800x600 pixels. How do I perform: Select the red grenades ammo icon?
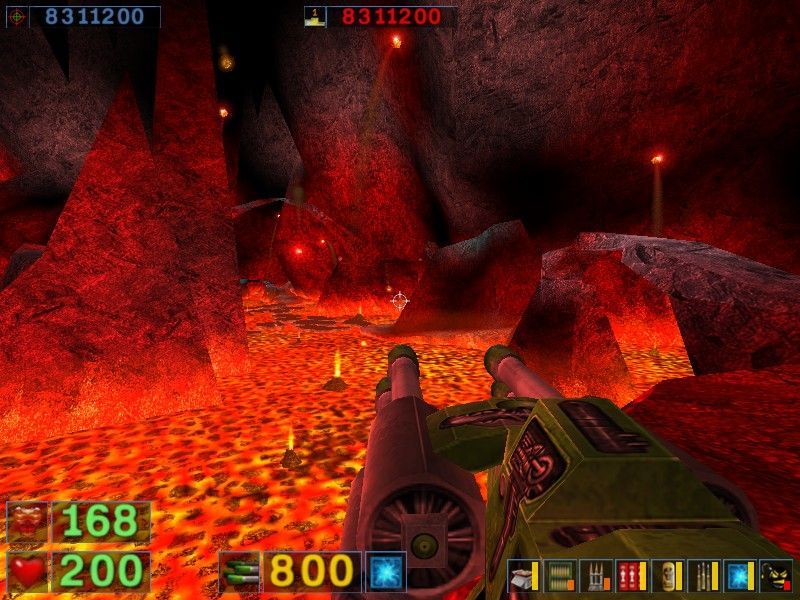[629, 575]
